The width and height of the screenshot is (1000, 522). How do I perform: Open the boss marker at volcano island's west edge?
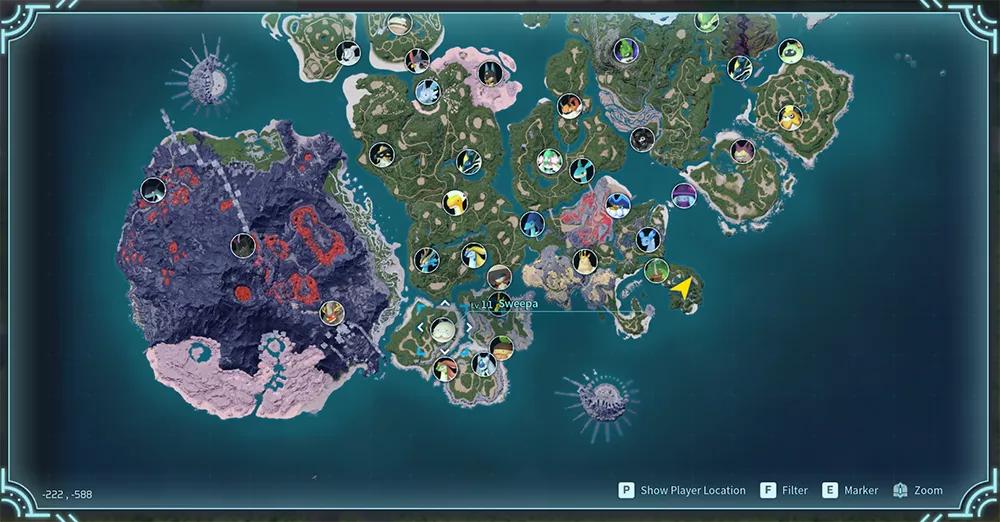[153, 189]
